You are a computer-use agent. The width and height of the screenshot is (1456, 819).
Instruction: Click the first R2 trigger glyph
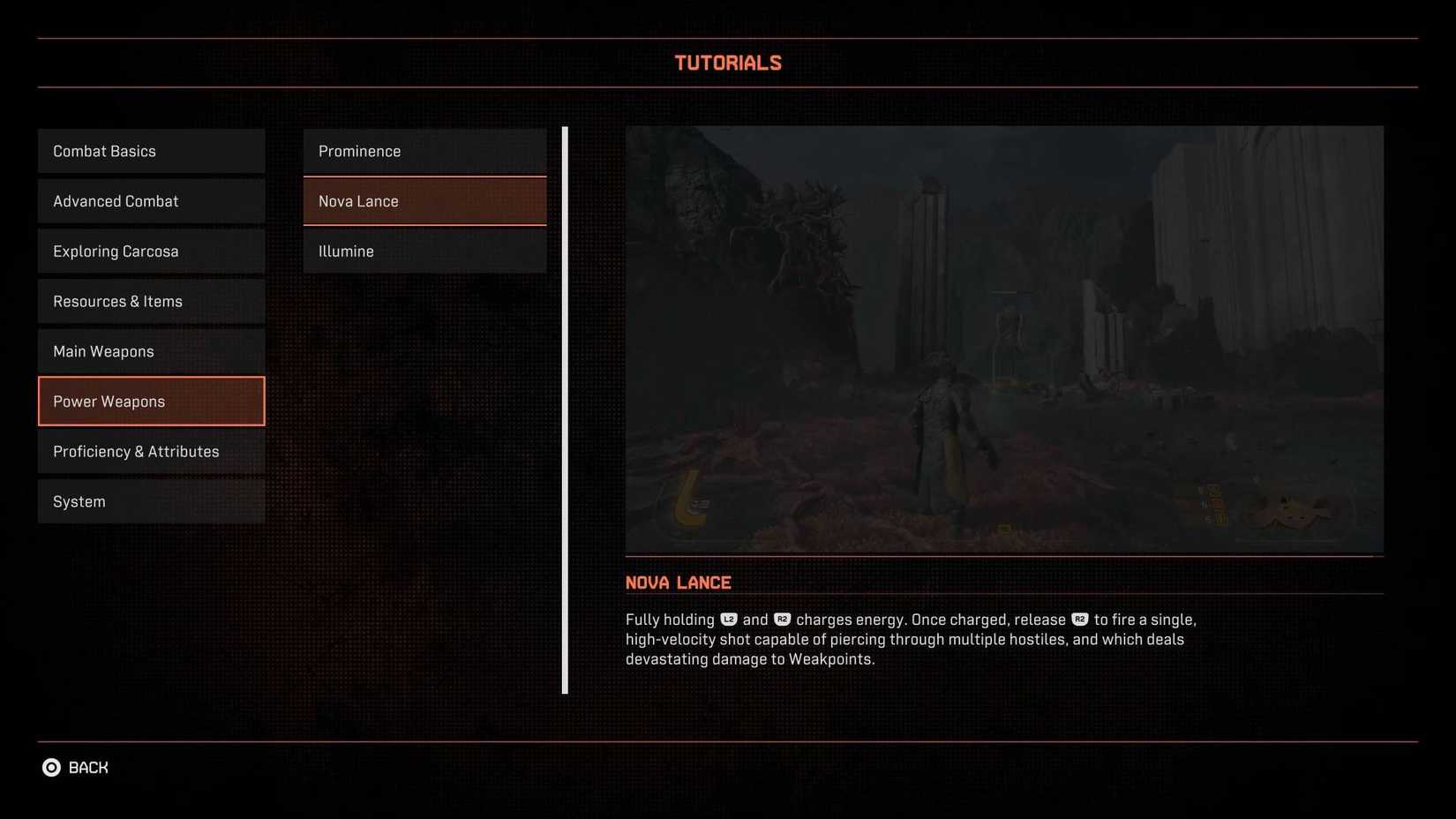784,620
